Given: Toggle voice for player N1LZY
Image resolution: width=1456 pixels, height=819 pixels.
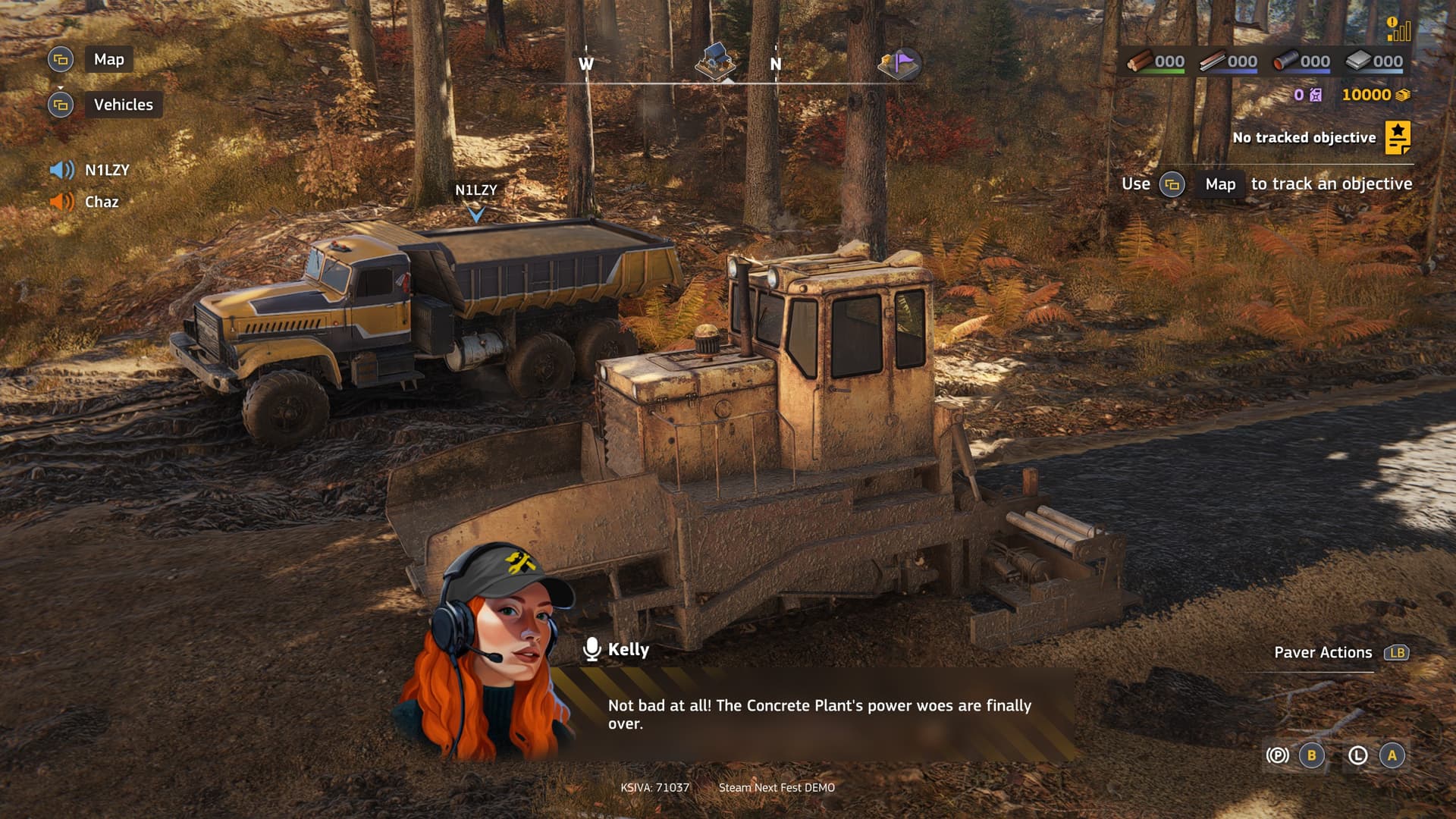Looking at the screenshot, I should point(62,170).
